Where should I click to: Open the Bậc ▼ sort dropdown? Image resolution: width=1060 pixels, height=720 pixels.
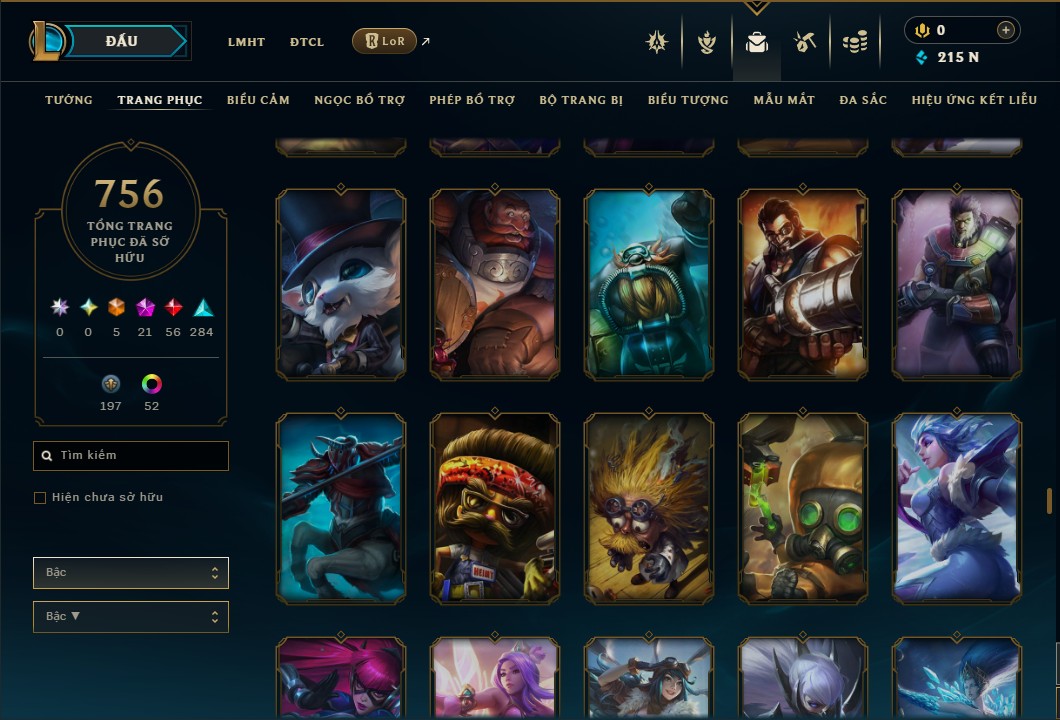(x=130, y=617)
